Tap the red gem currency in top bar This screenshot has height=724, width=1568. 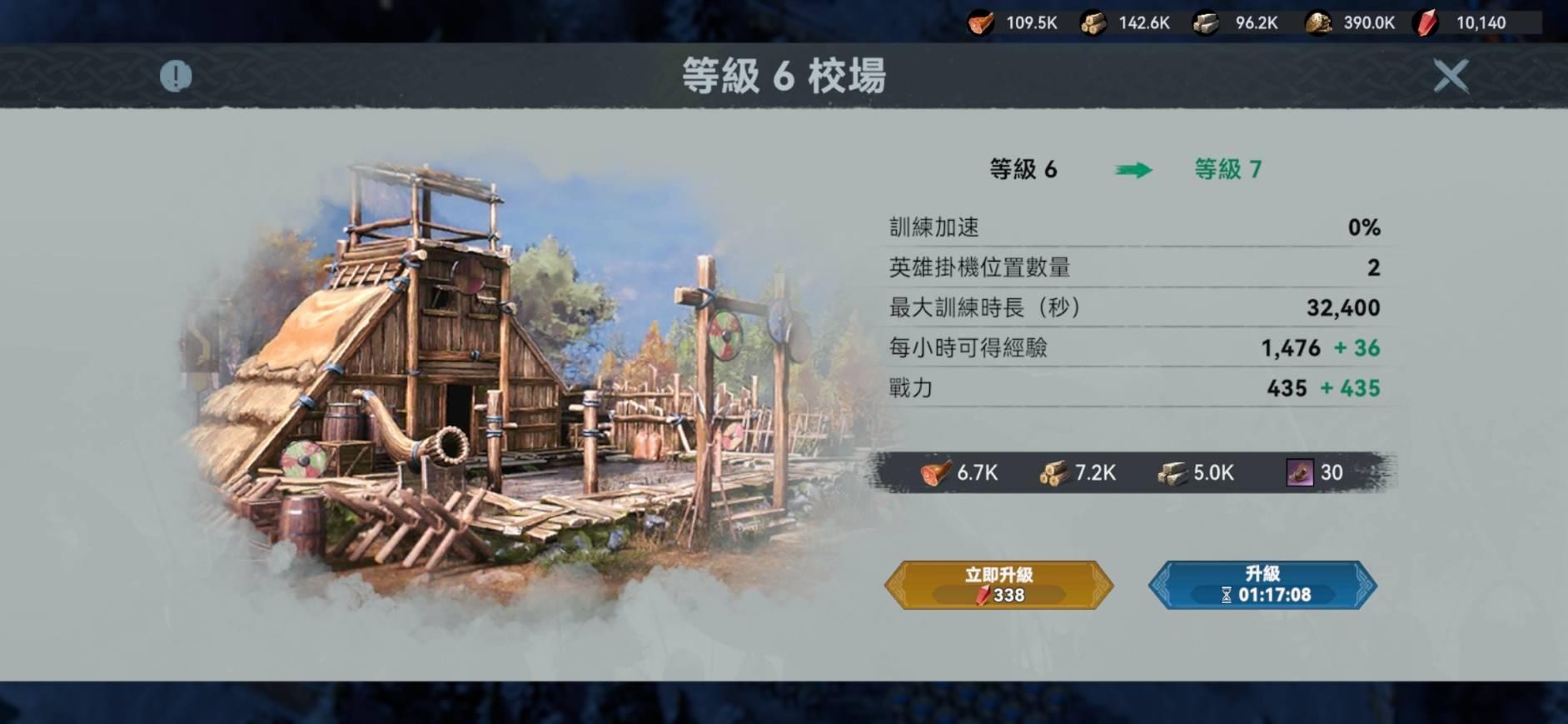[1426, 23]
